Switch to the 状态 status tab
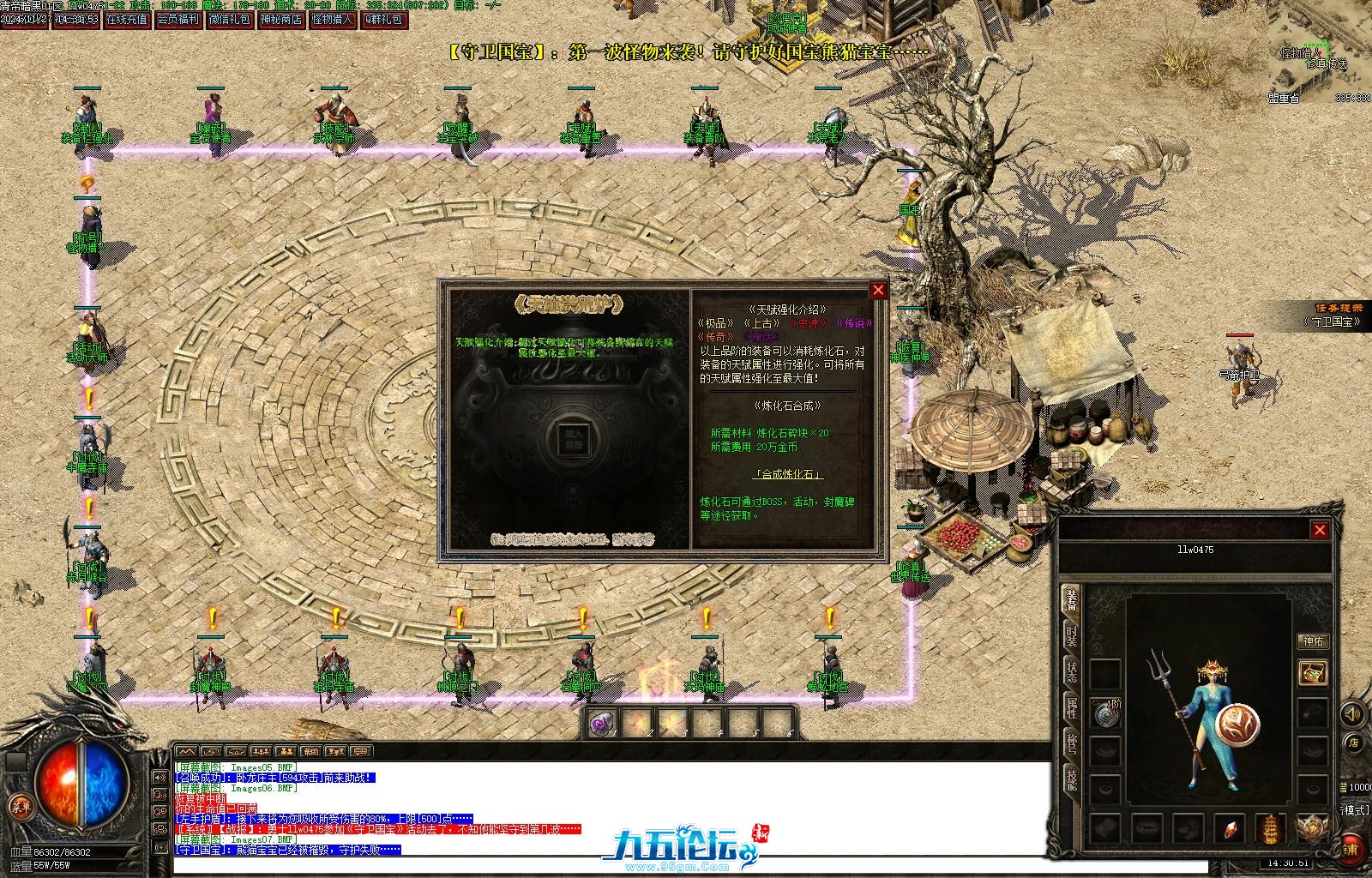 (1071, 671)
